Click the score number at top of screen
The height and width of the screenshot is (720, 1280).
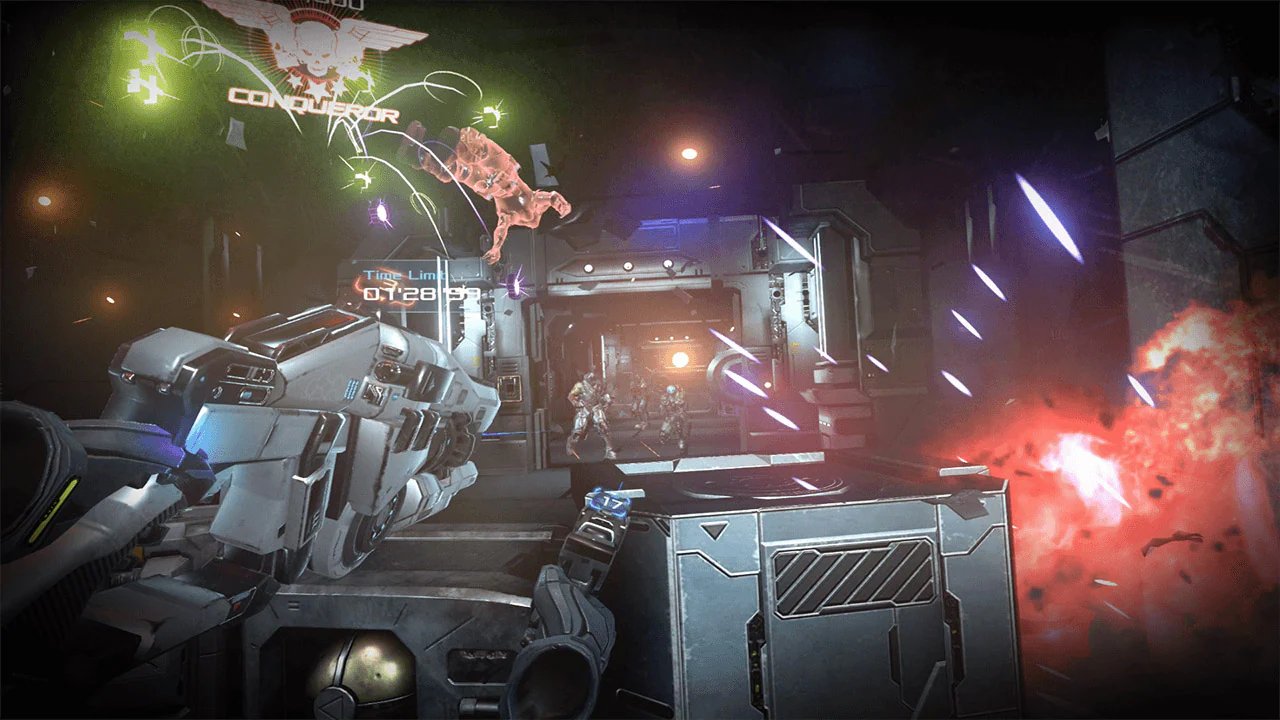click(335, 5)
